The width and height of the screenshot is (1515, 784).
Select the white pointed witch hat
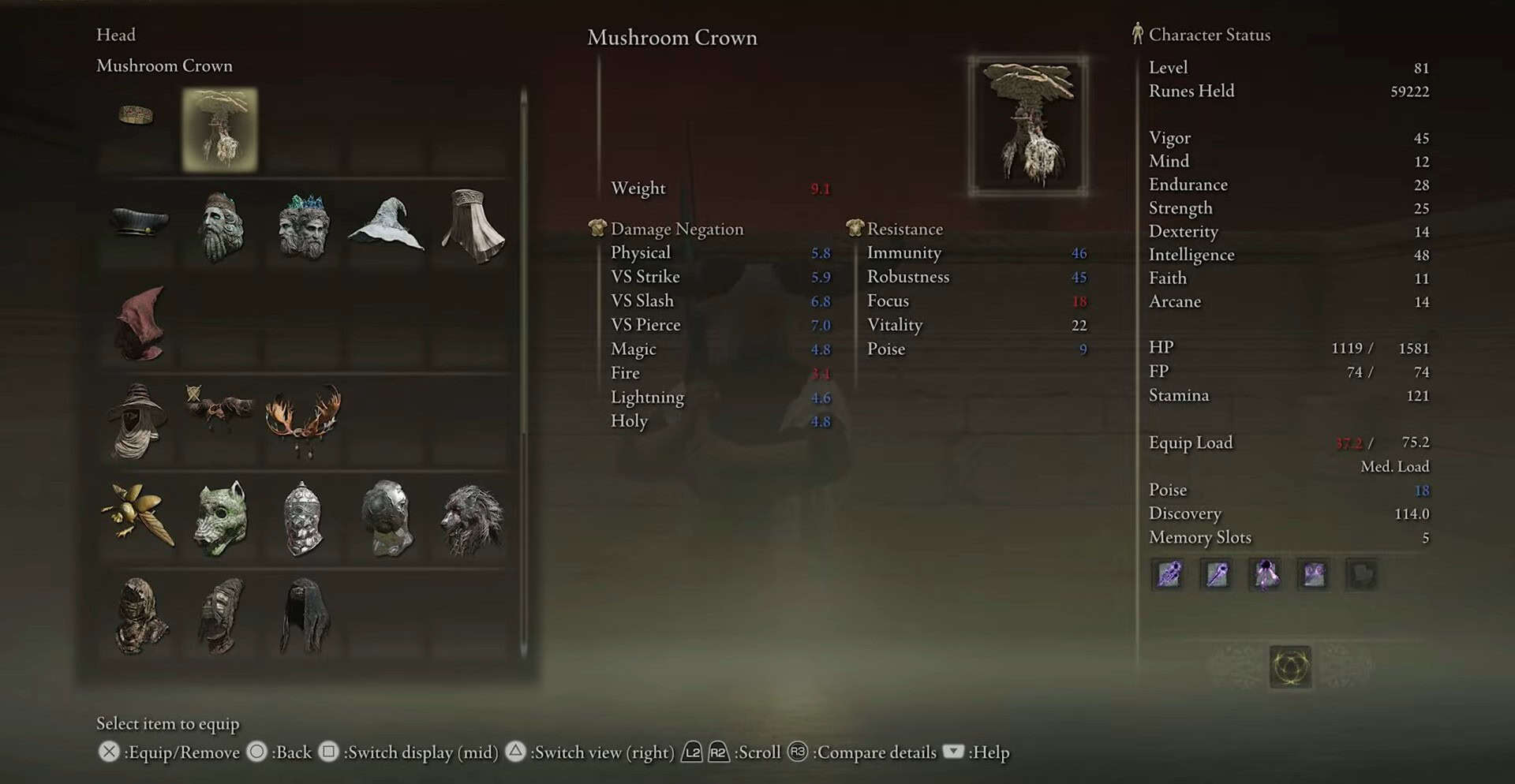[387, 226]
